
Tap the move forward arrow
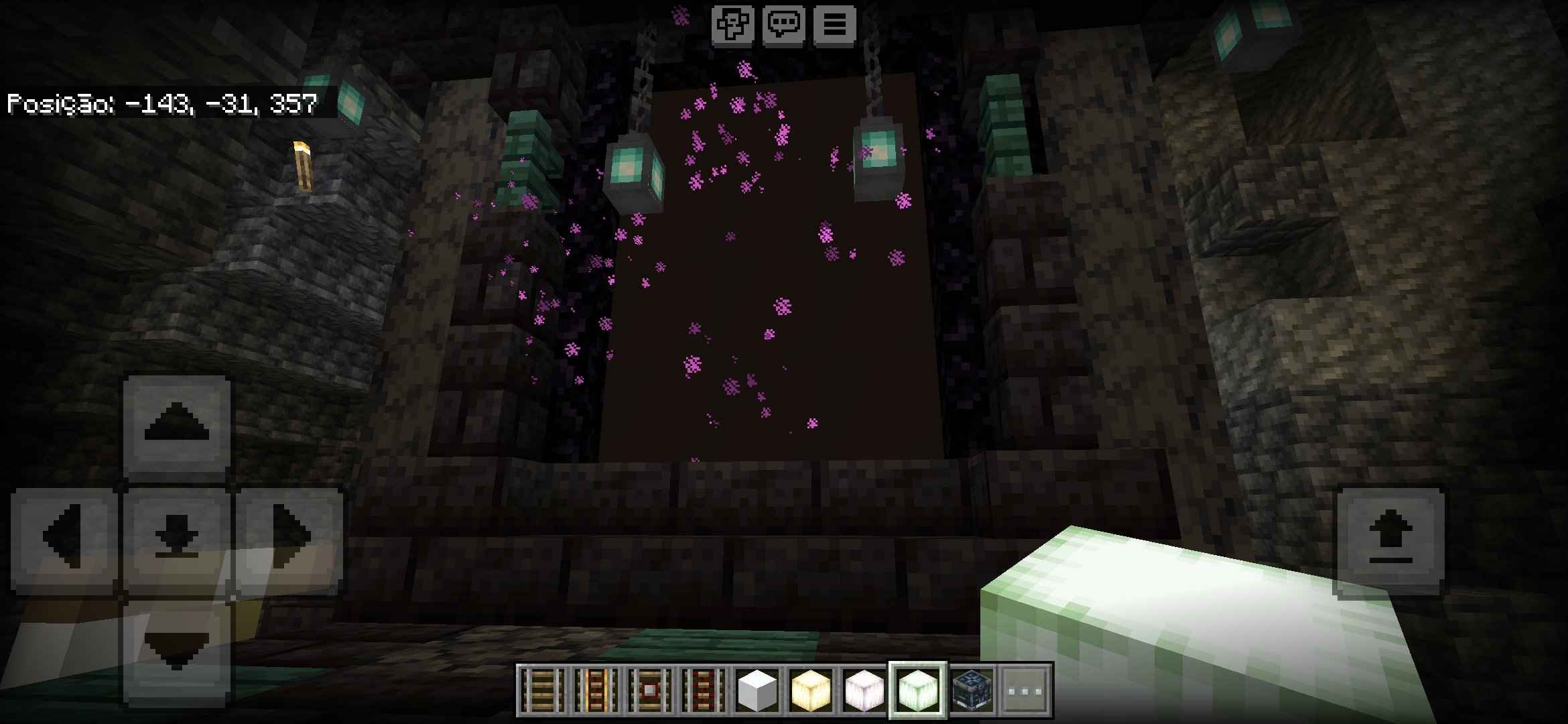click(x=177, y=424)
